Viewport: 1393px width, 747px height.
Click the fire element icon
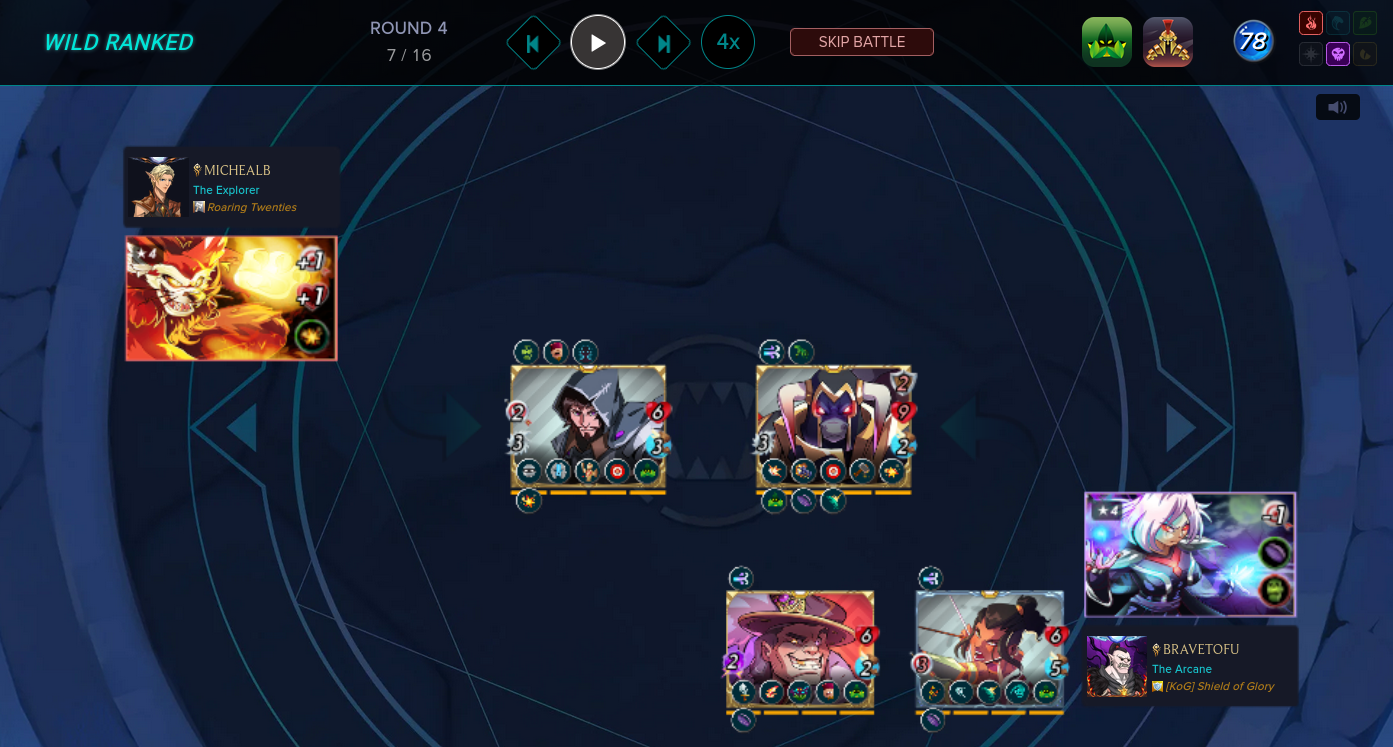tap(1311, 23)
